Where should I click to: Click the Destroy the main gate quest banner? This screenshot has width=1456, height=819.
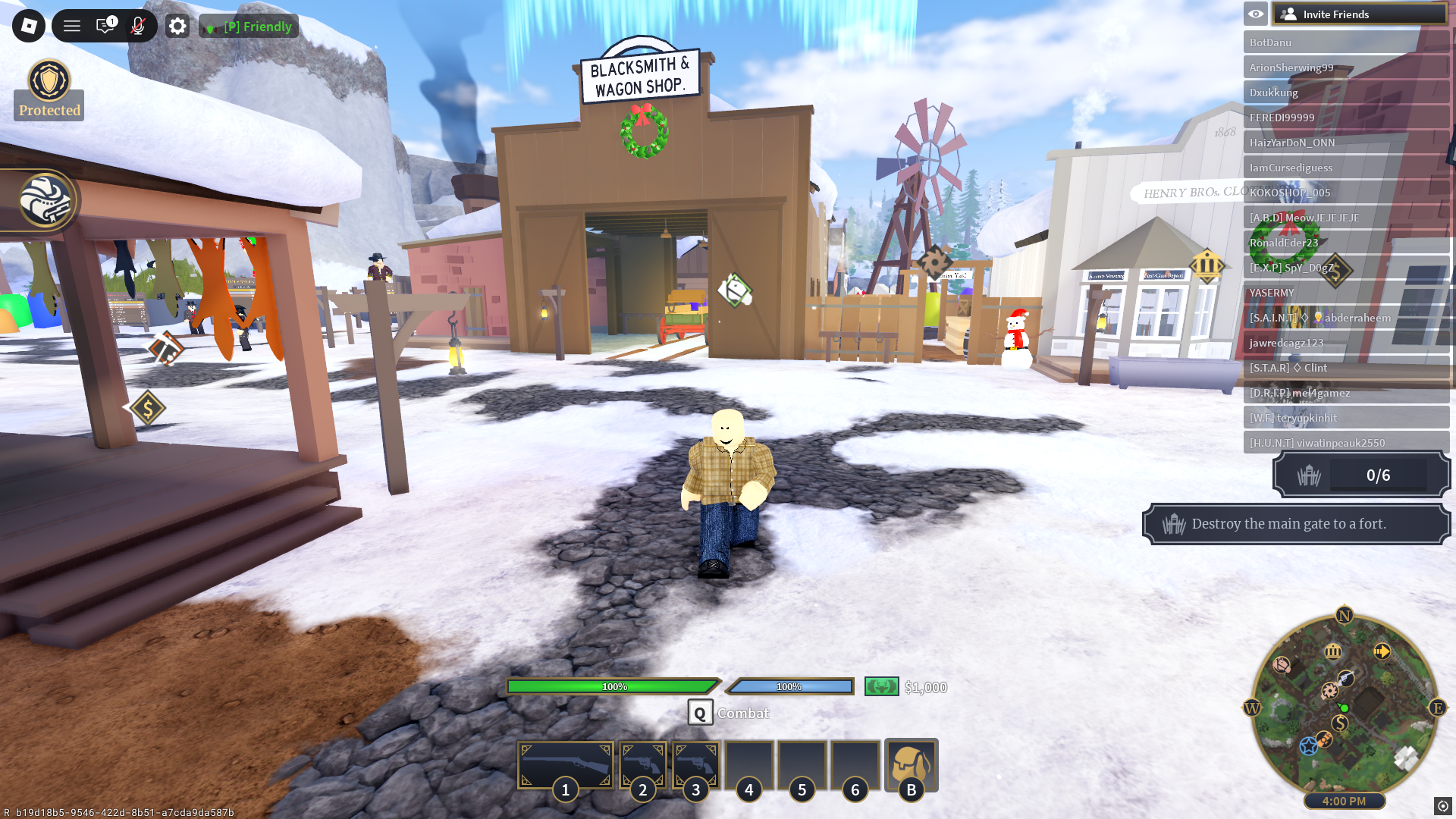pos(1298,523)
